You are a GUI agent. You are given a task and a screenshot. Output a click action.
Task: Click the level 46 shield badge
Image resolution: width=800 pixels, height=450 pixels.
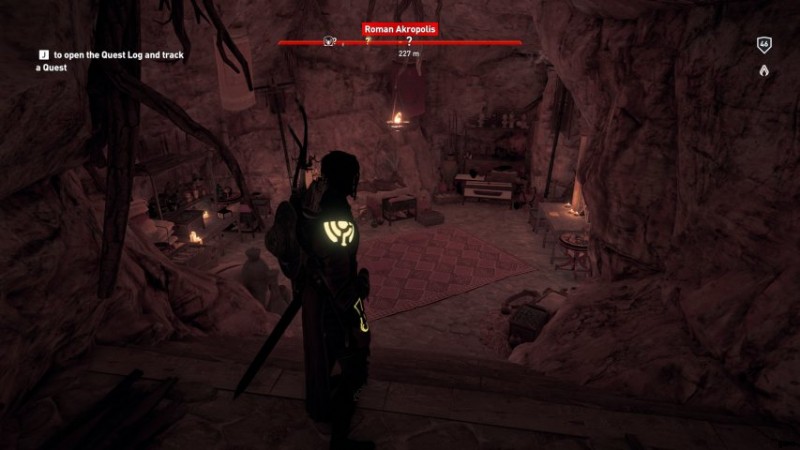pyautogui.click(x=764, y=46)
